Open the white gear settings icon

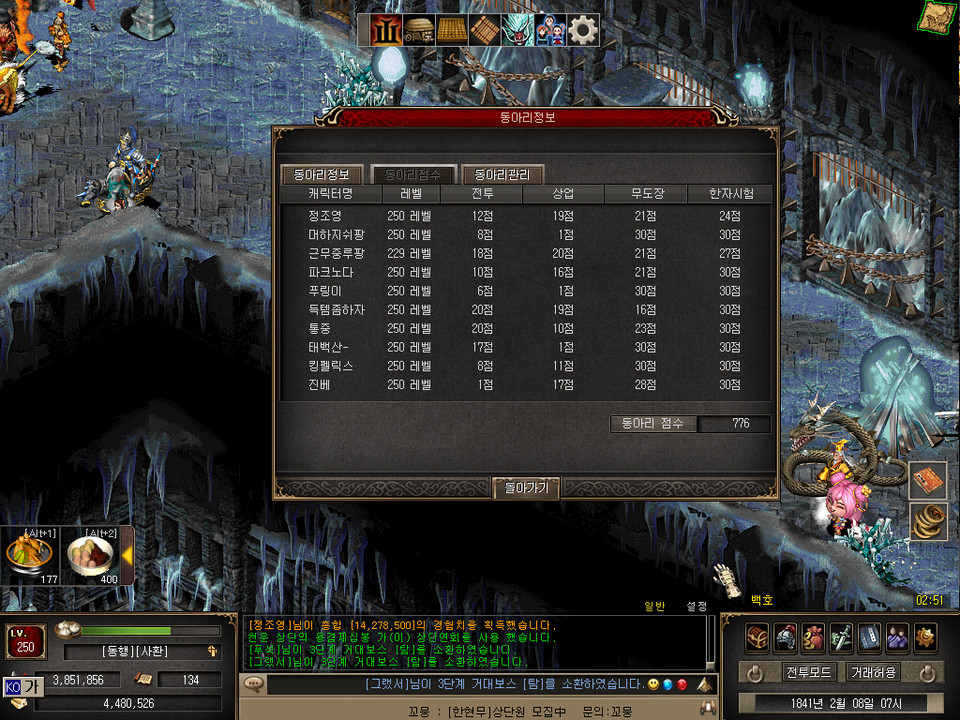point(584,31)
